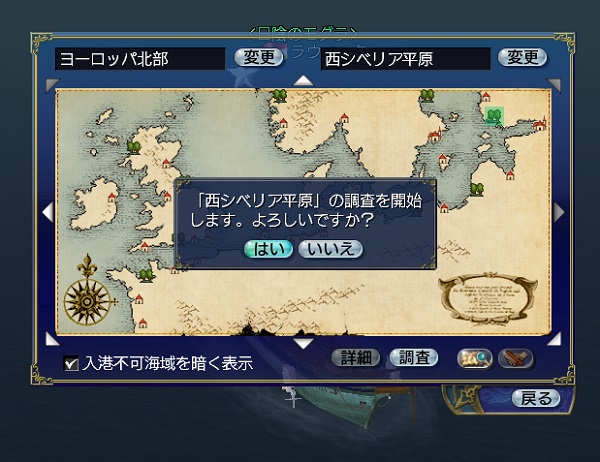Confirm the survey with はい

(x=268, y=249)
